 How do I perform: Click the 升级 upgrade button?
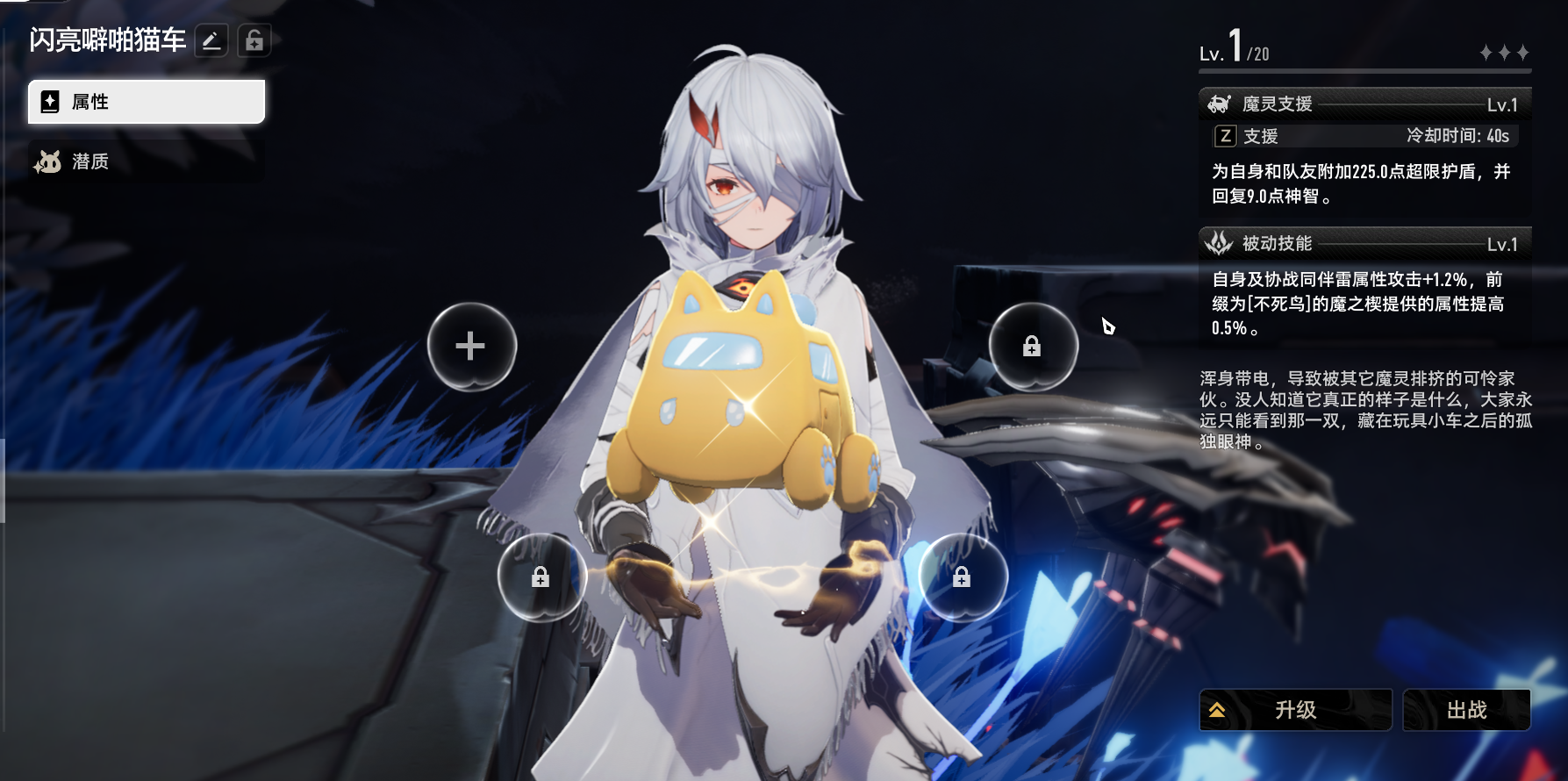(1295, 709)
